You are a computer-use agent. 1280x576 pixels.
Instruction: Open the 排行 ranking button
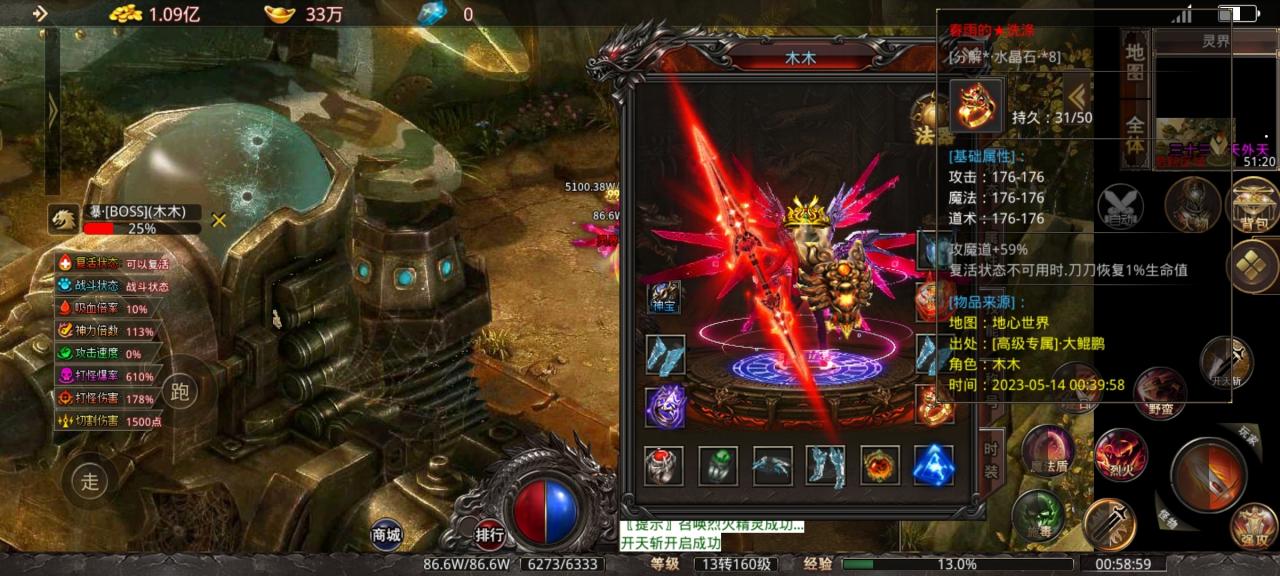pos(489,535)
